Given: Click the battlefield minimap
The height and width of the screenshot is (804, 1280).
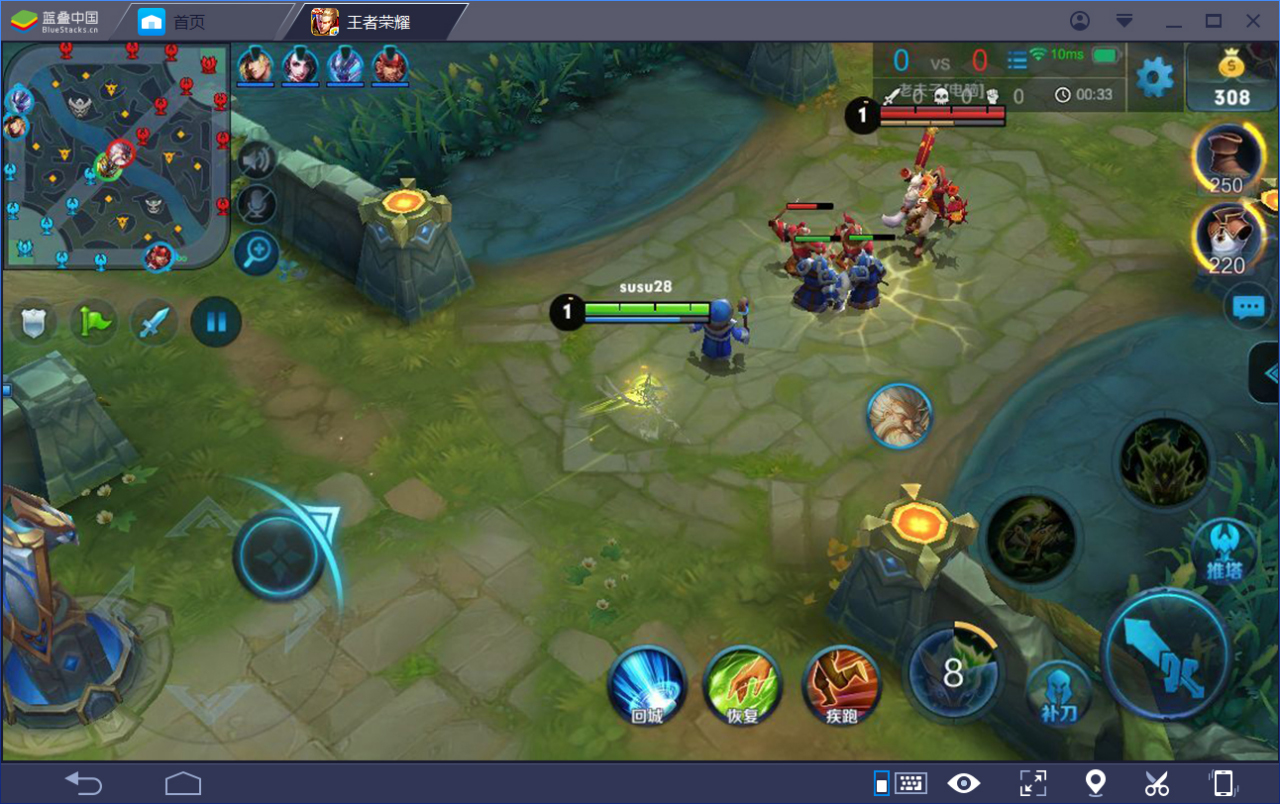Looking at the screenshot, I should pyautogui.click(x=115, y=155).
